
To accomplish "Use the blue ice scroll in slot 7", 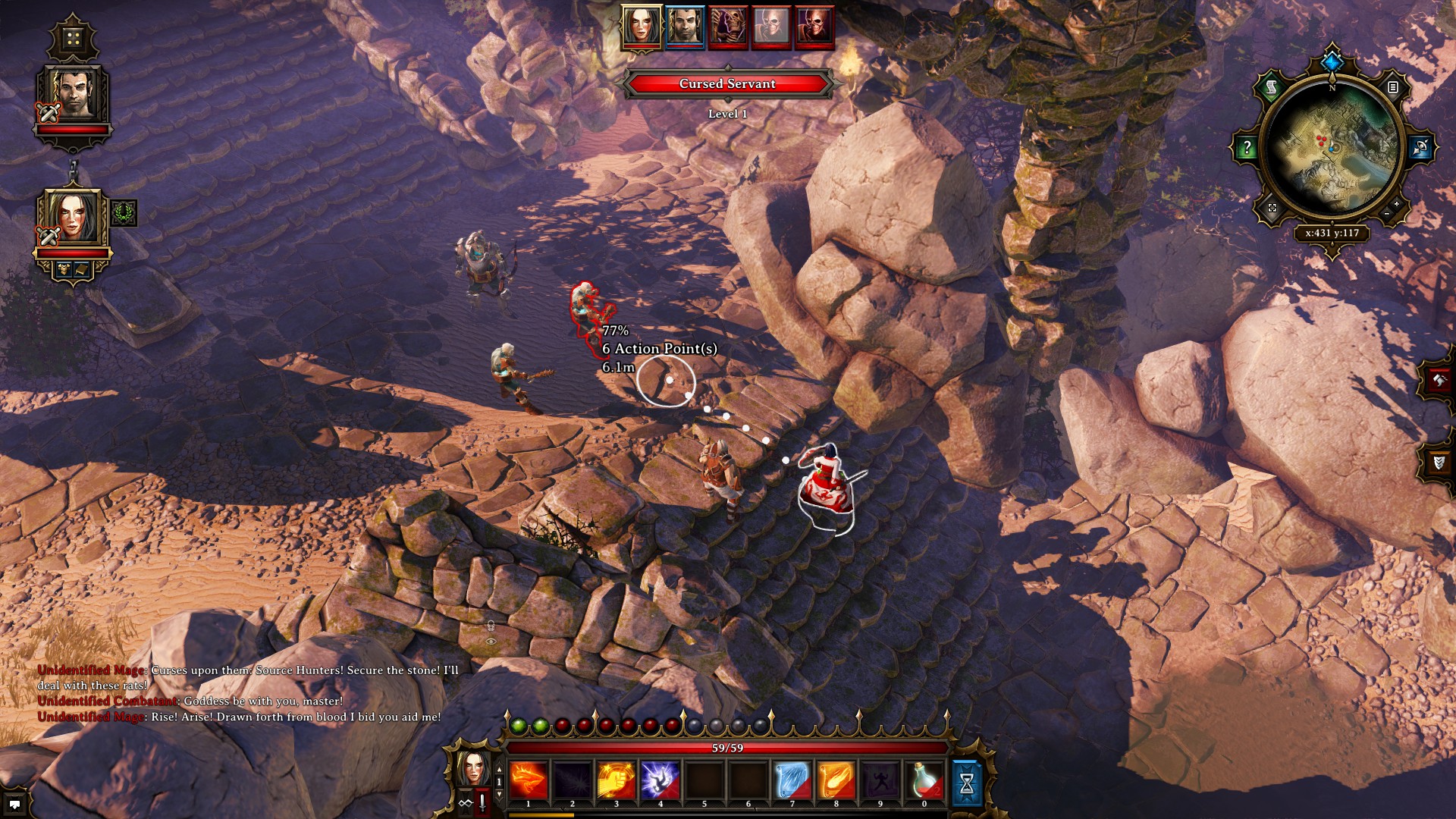I will pyautogui.click(x=792, y=780).
